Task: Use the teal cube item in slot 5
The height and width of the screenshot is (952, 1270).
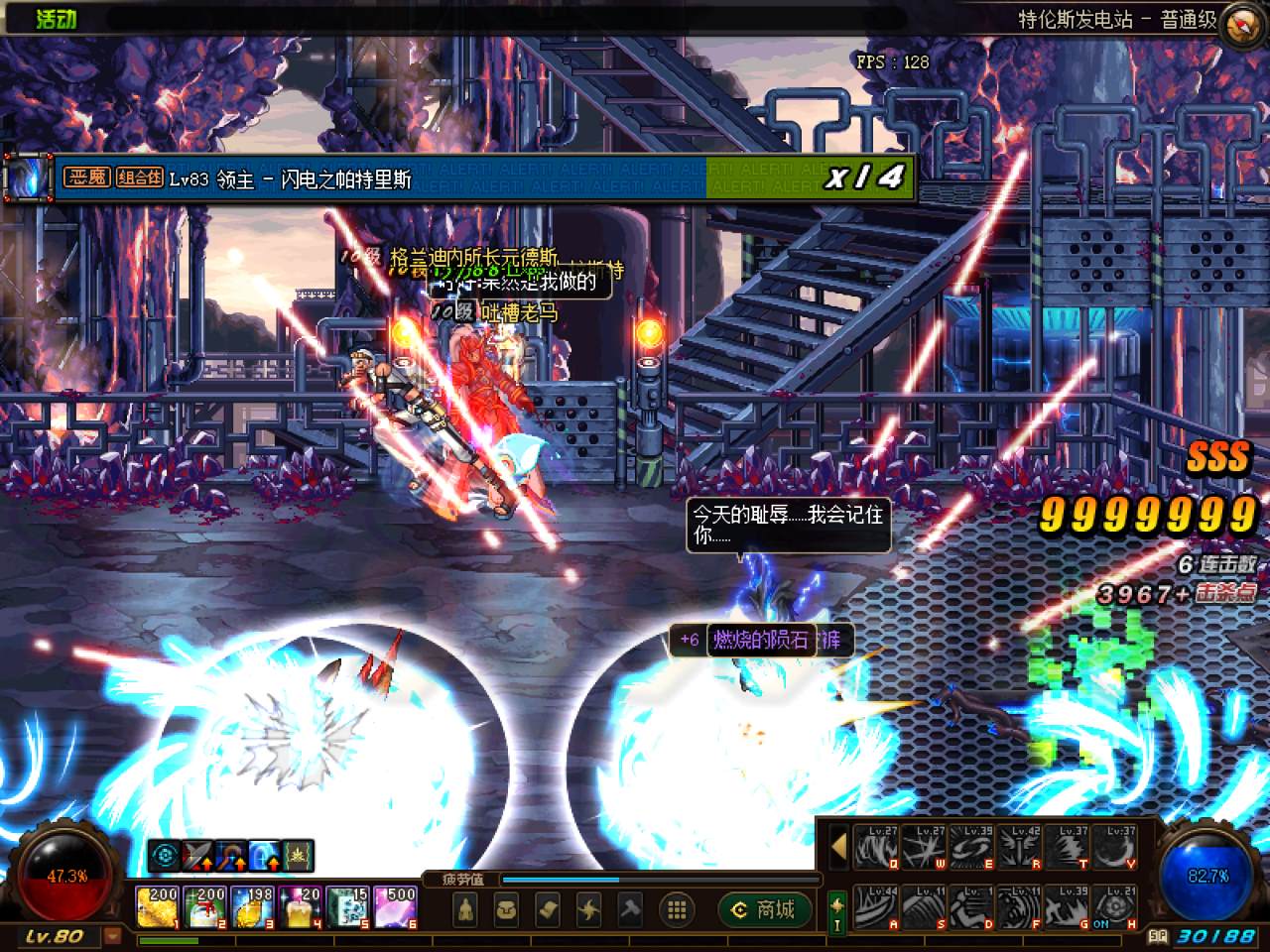Action: (x=348, y=907)
